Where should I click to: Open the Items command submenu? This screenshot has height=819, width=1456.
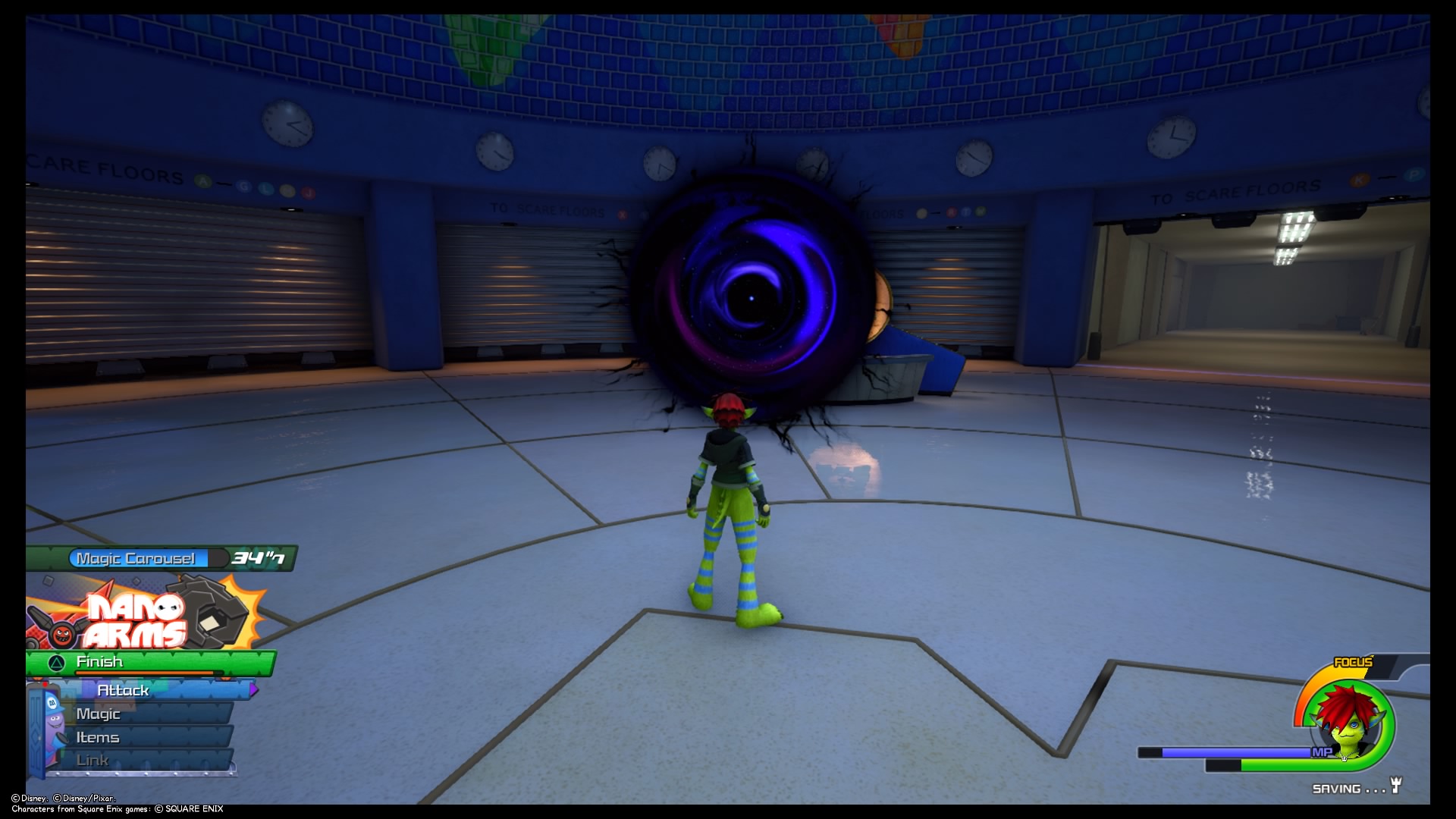point(96,736)
